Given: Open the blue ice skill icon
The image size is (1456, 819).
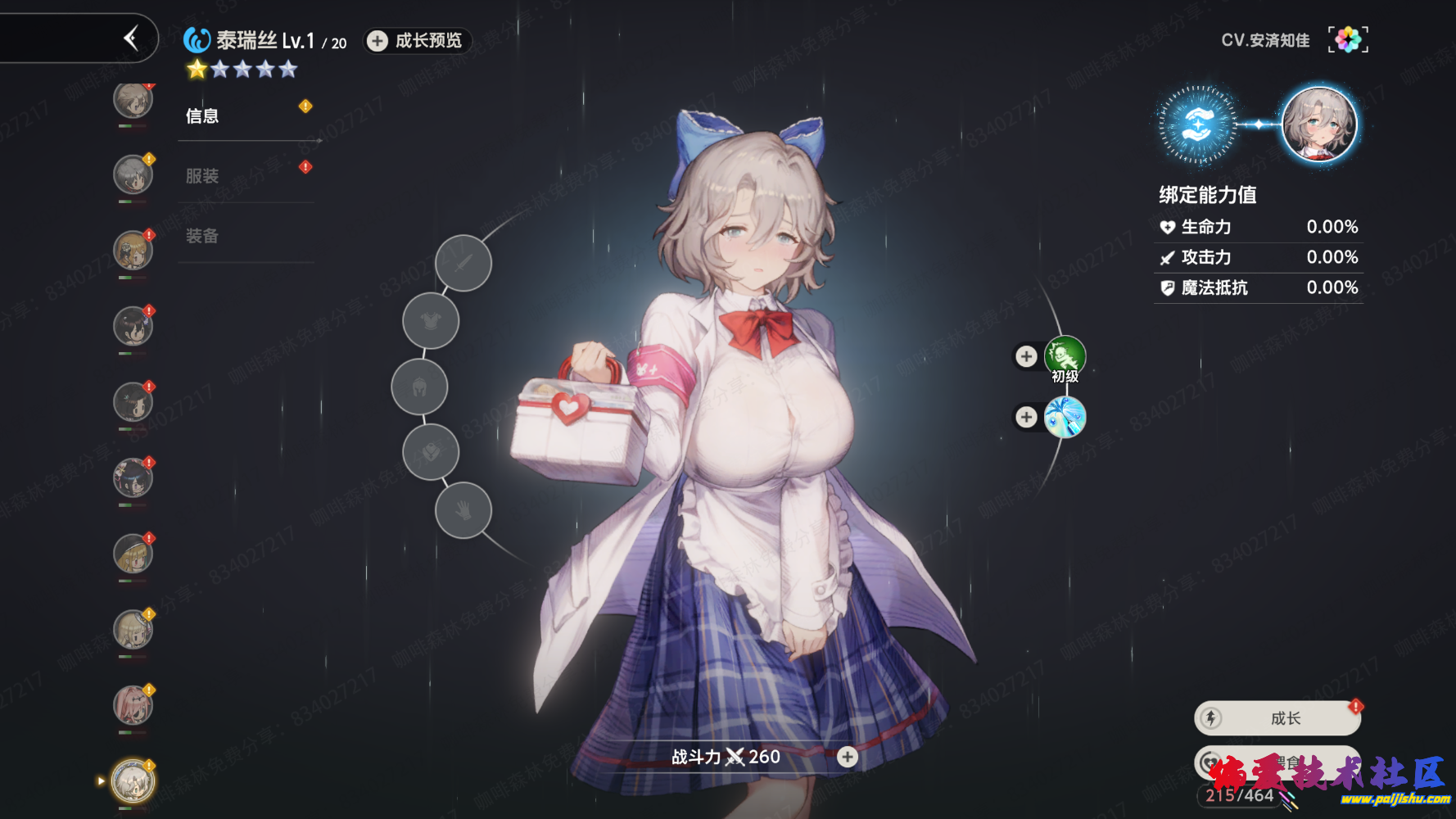Looking at the screenshot, I should [x=1065, y=418].
